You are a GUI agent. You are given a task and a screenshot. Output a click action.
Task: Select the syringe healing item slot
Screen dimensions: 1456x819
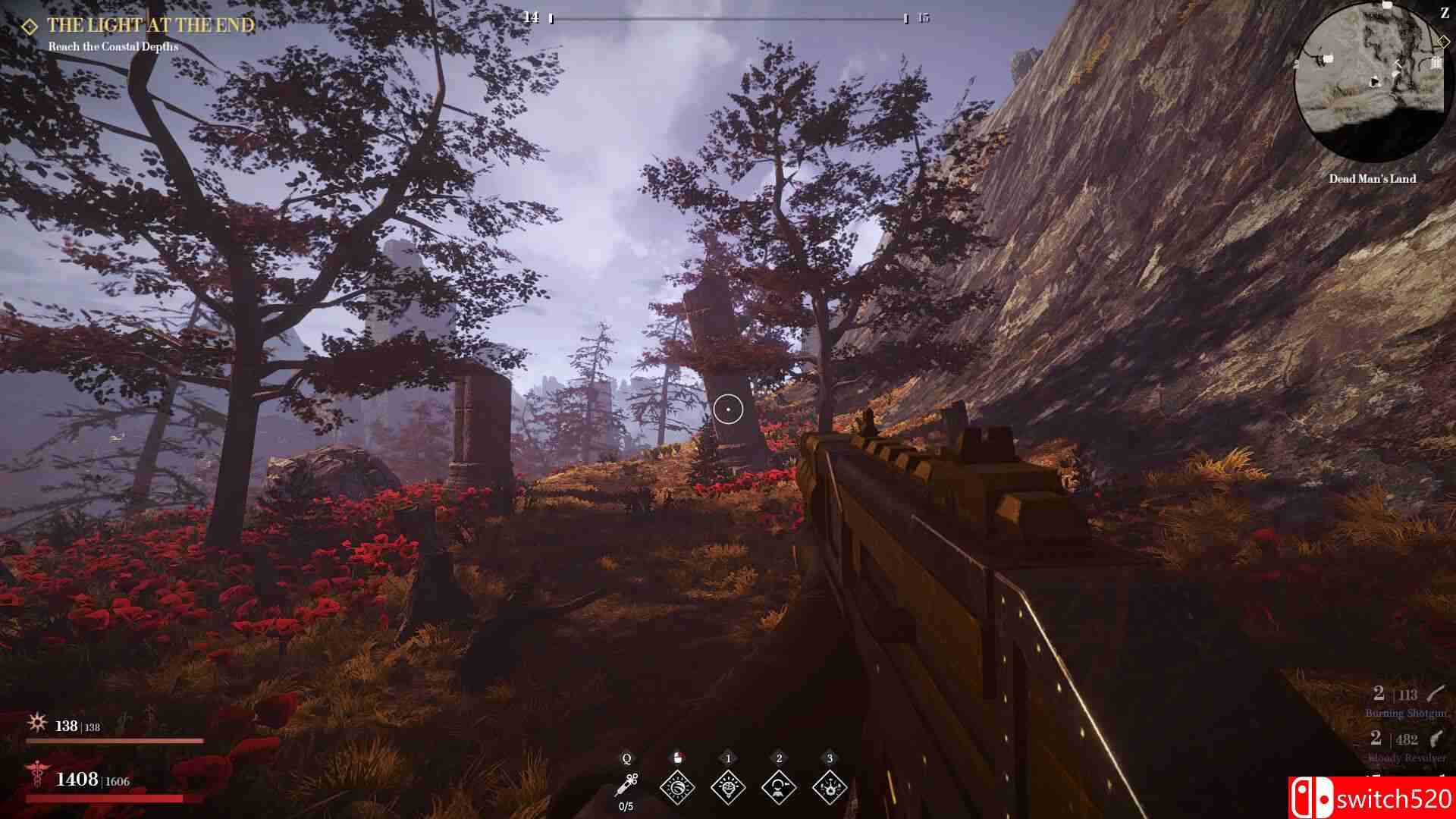[626, 785]
